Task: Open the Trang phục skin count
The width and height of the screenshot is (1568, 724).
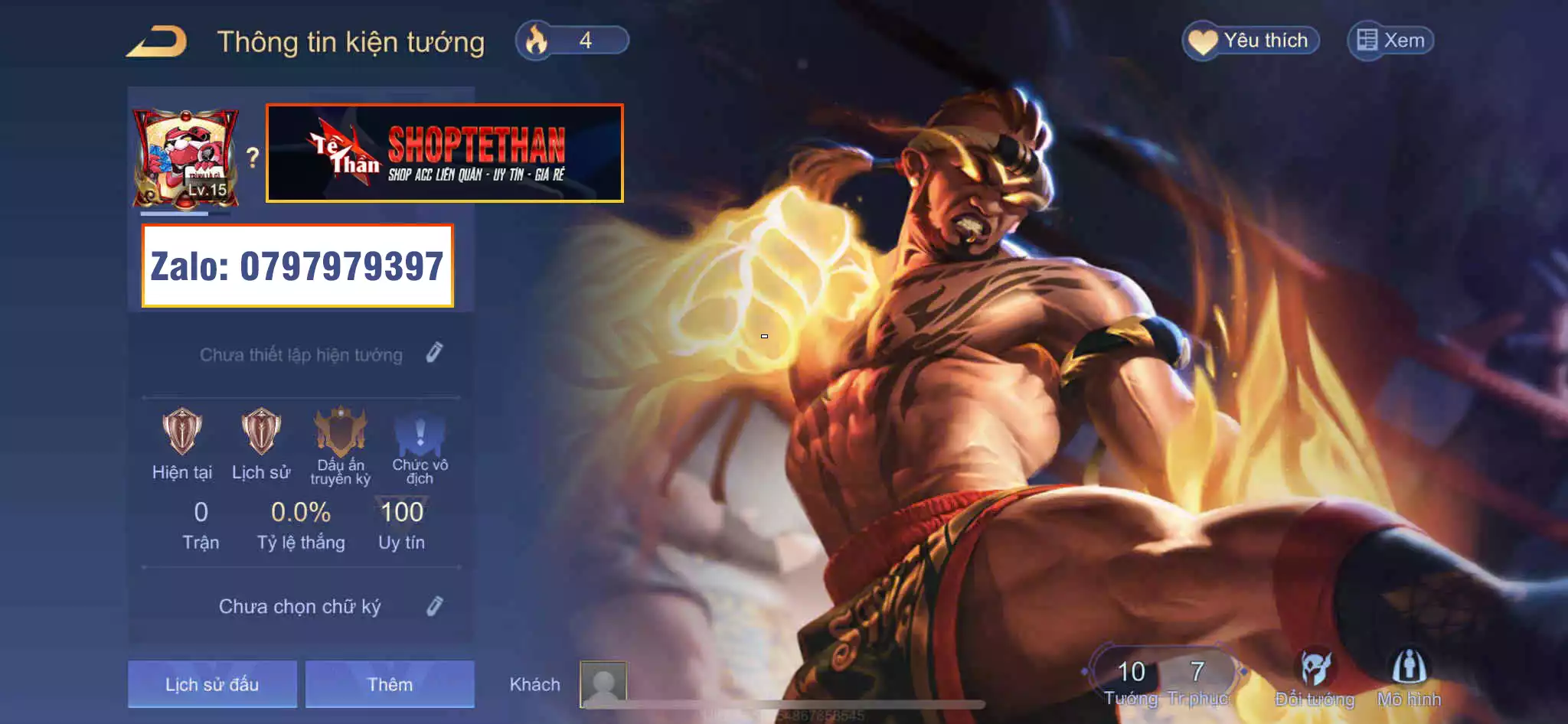Action: coord(1197,677)
